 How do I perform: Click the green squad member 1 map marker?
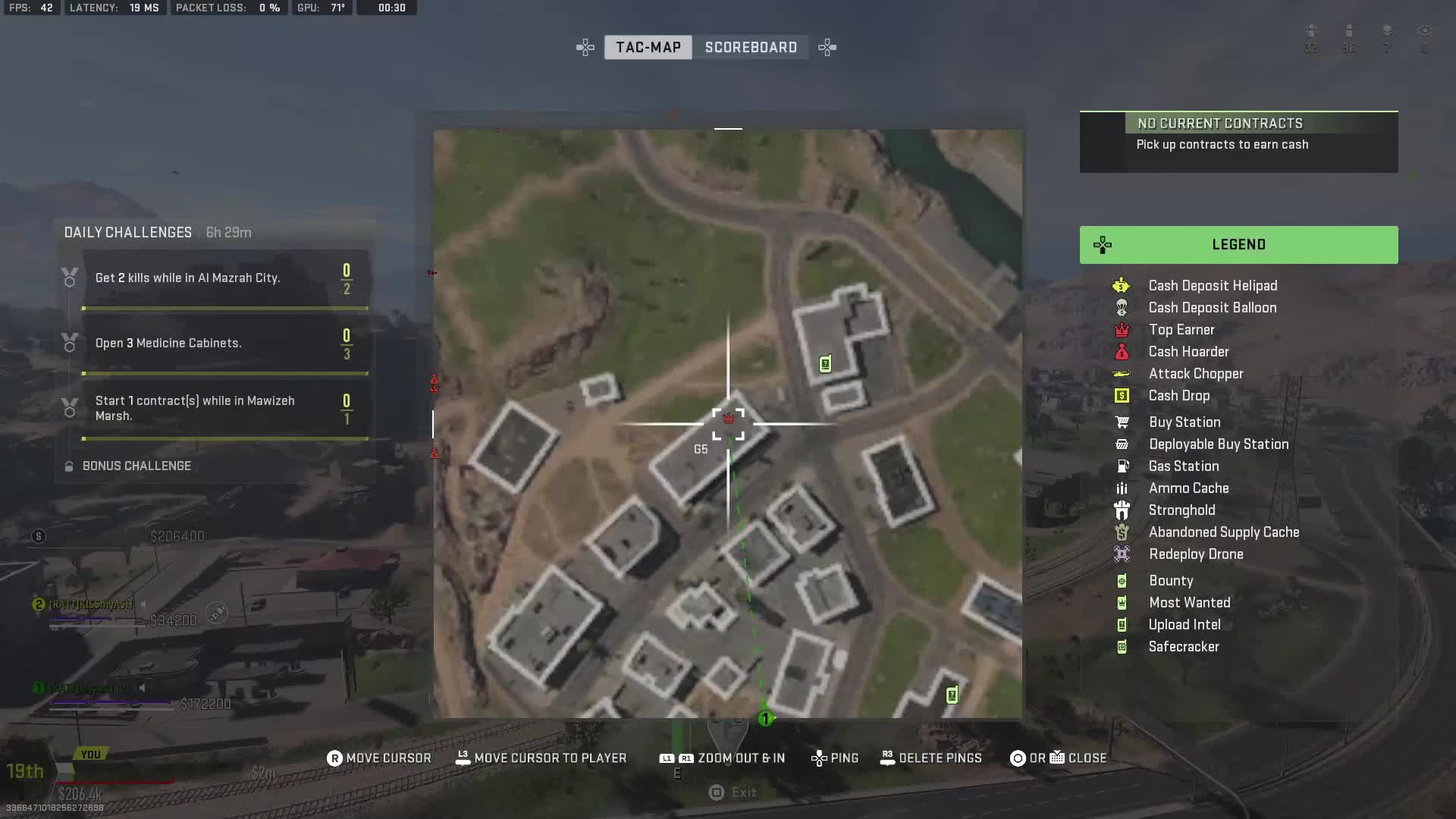pos(766,718)
